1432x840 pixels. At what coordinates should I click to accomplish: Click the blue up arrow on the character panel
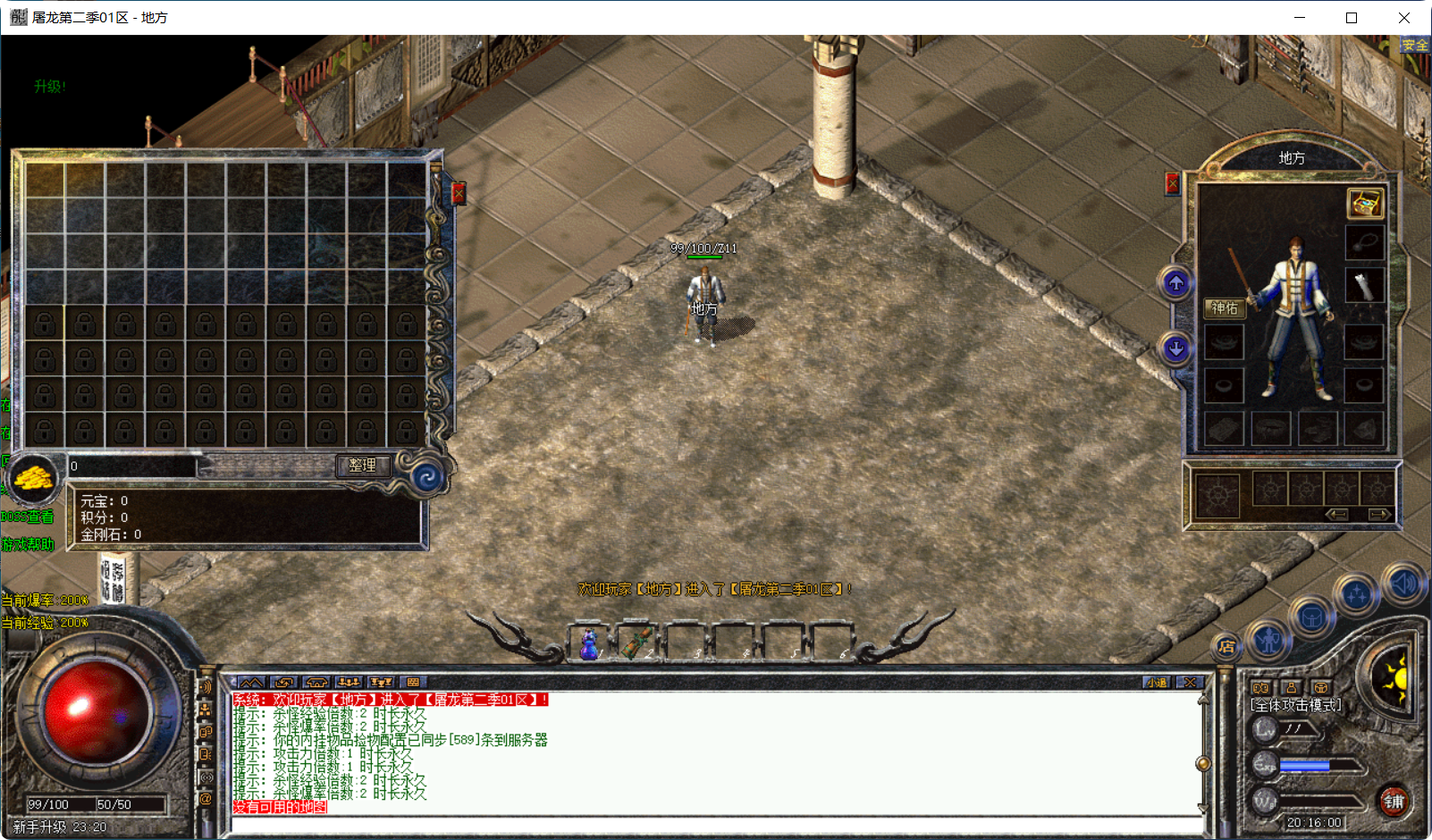1175,284
